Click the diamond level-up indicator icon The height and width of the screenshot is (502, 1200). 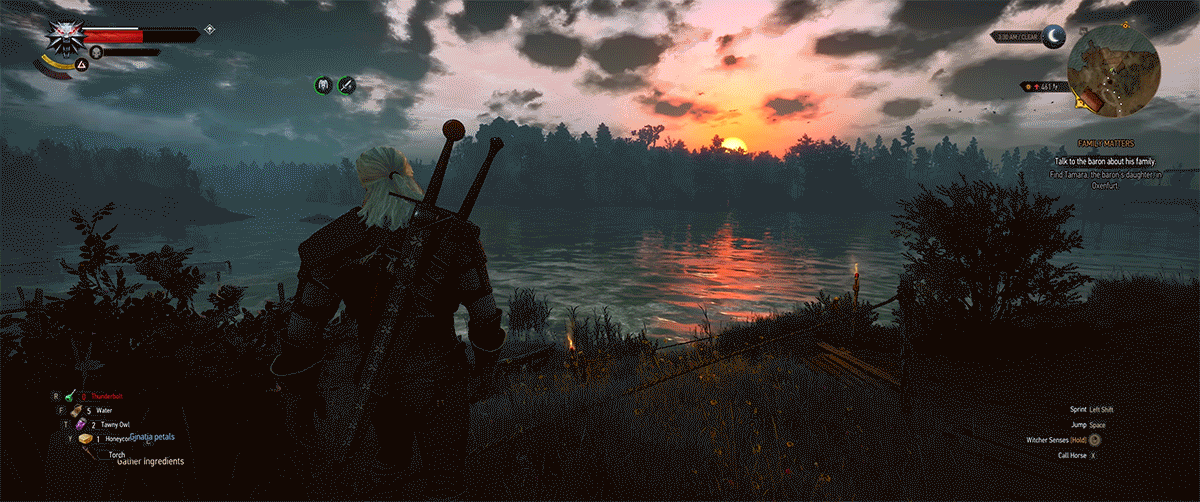click(209, 29)
